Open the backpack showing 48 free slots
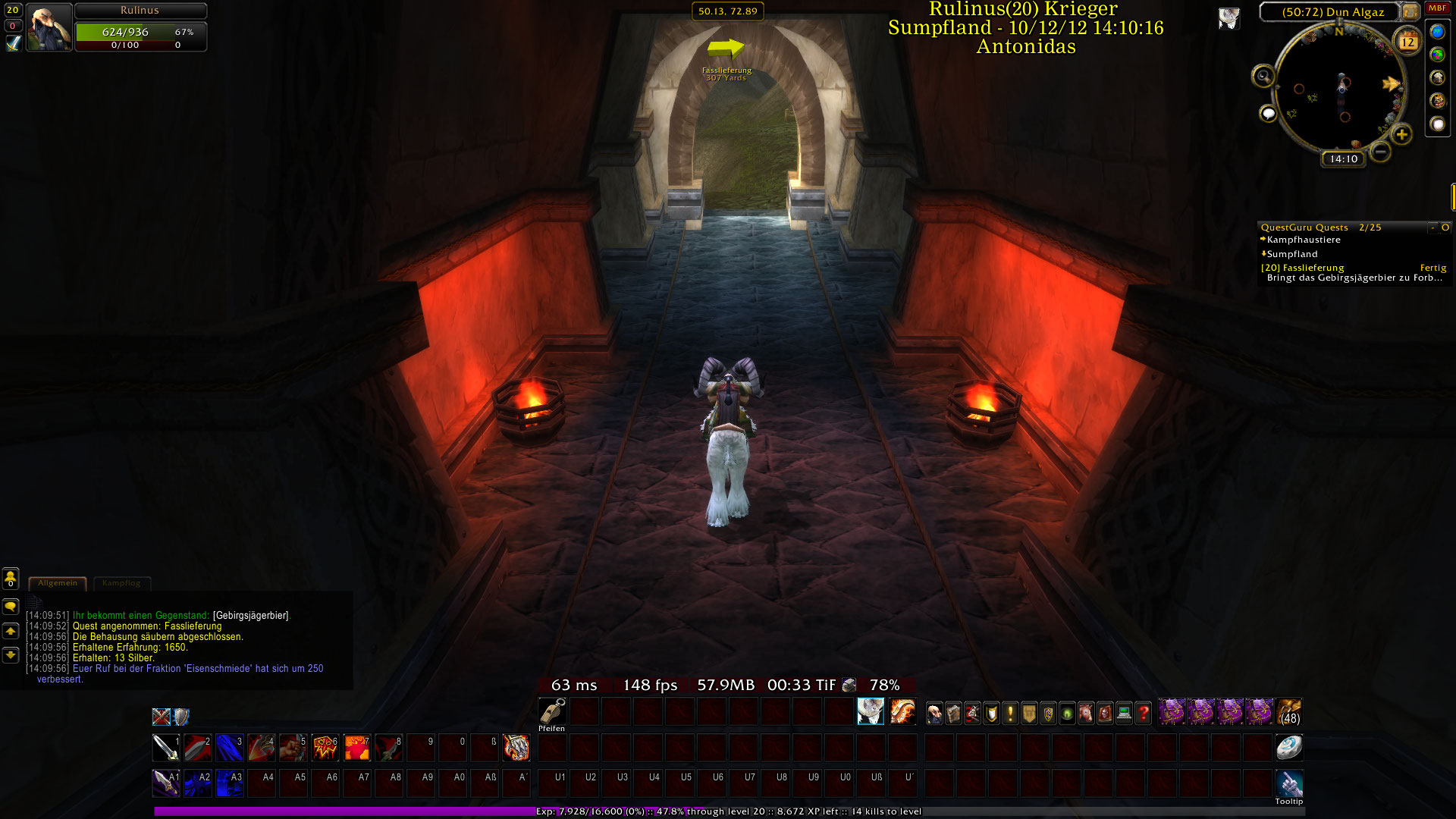Image resolution: width=1456 pixels, height=819 pixels. pyautogui.click(x=1289, y=713)
